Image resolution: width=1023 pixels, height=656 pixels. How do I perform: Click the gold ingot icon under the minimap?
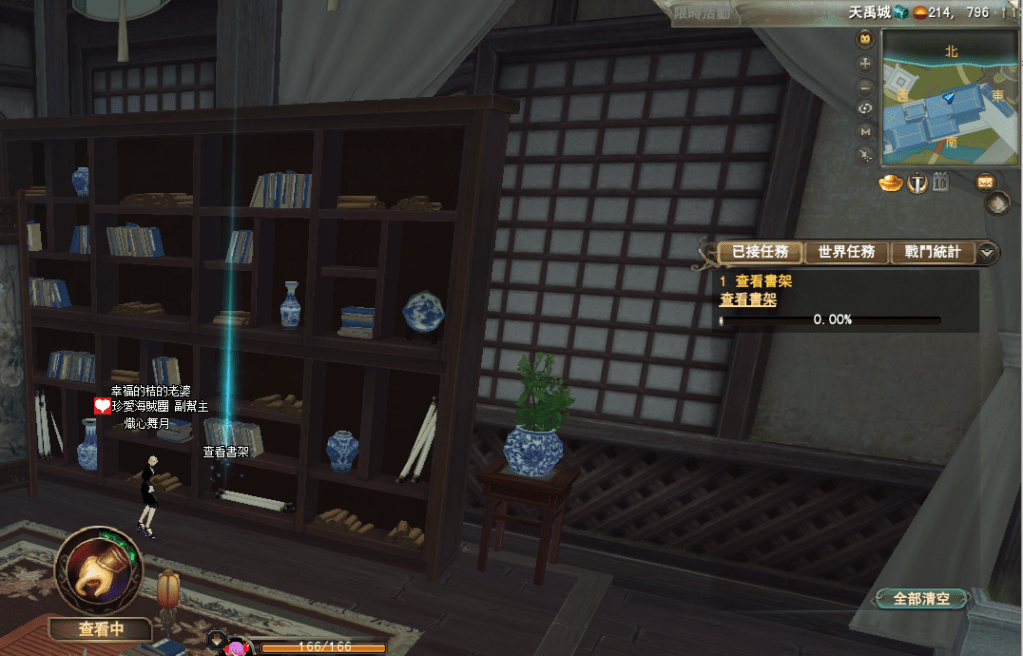click(891, 183)
